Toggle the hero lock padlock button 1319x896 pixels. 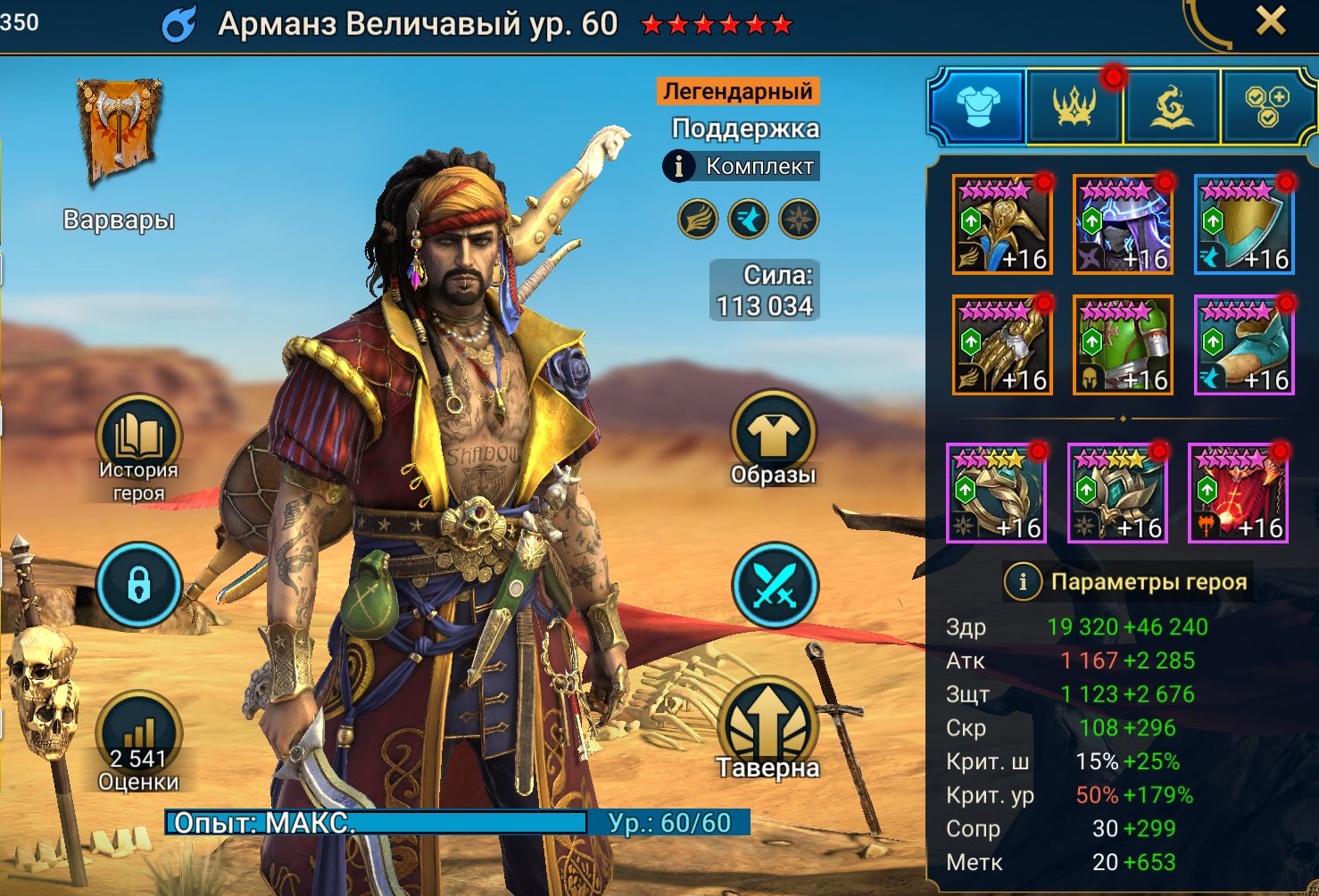pos(138,585)
